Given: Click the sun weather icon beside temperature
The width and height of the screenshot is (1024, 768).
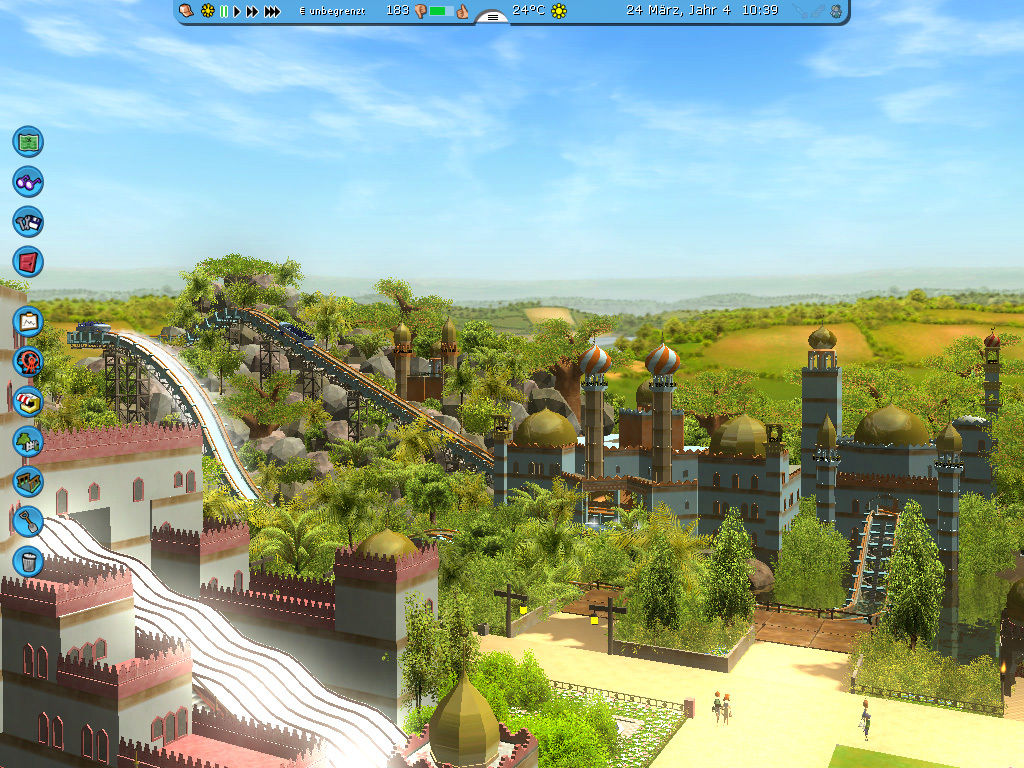Looking at the screenshot, I should 559,11.
